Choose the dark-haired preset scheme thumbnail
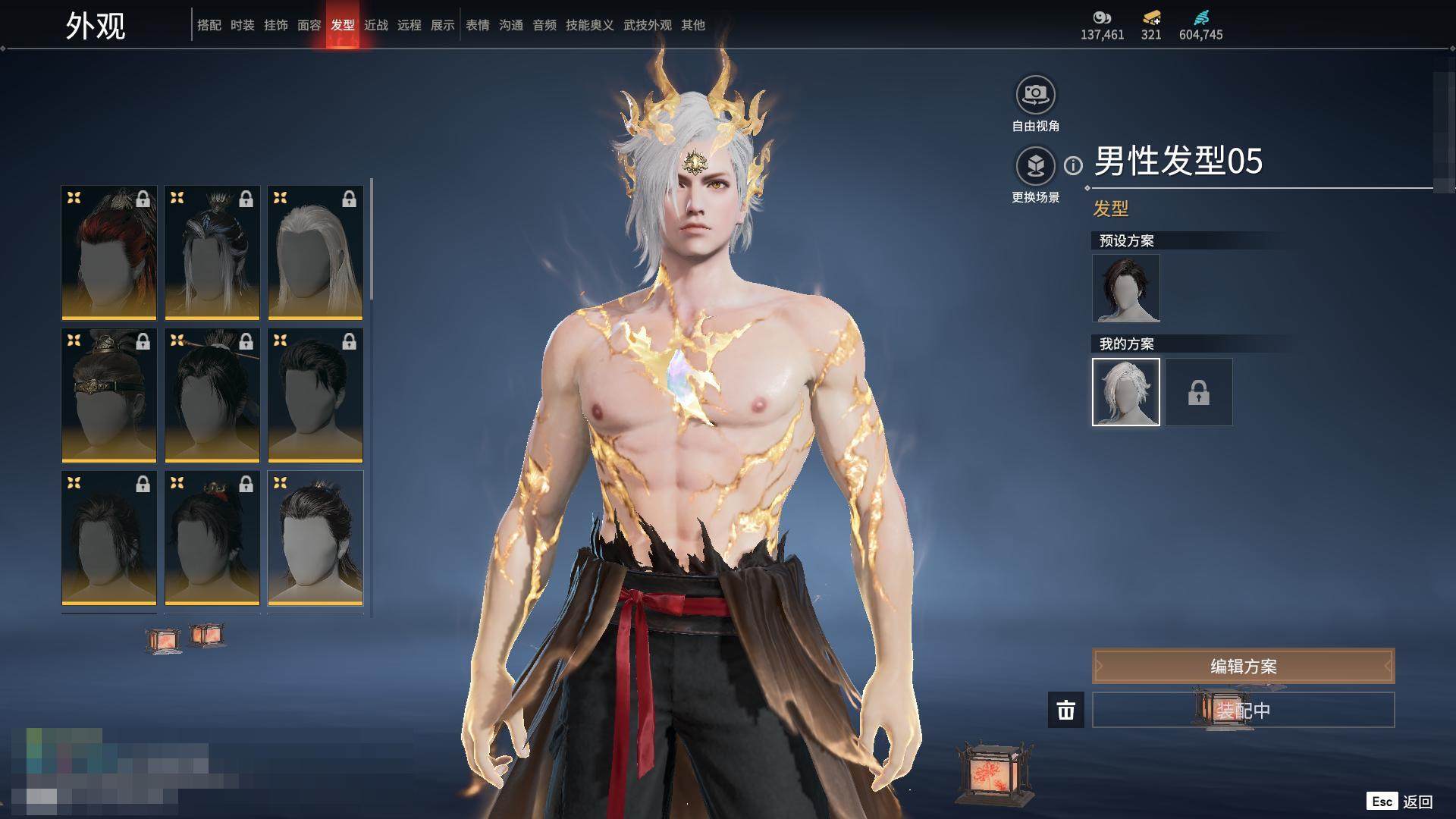1456x819 pixels. tap(1125, 288)
